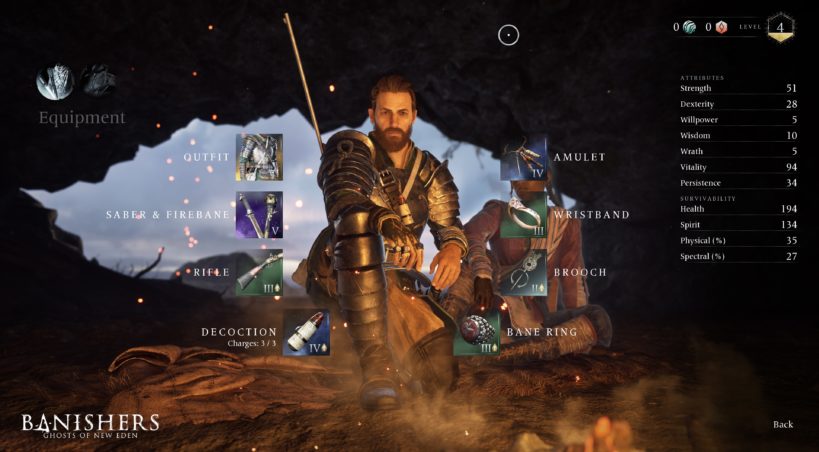
Task: Choose the Brooch equipment slot
Action: point(523,272)
